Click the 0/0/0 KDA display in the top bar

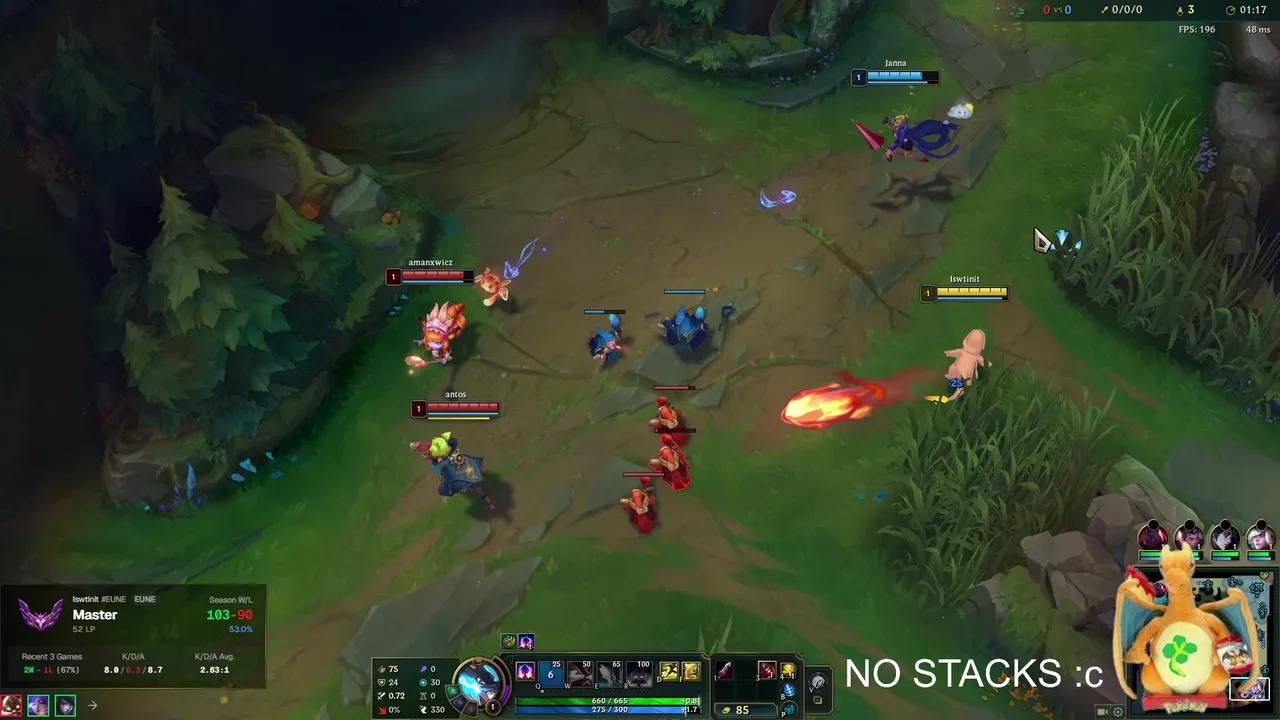coord(1127,9)
